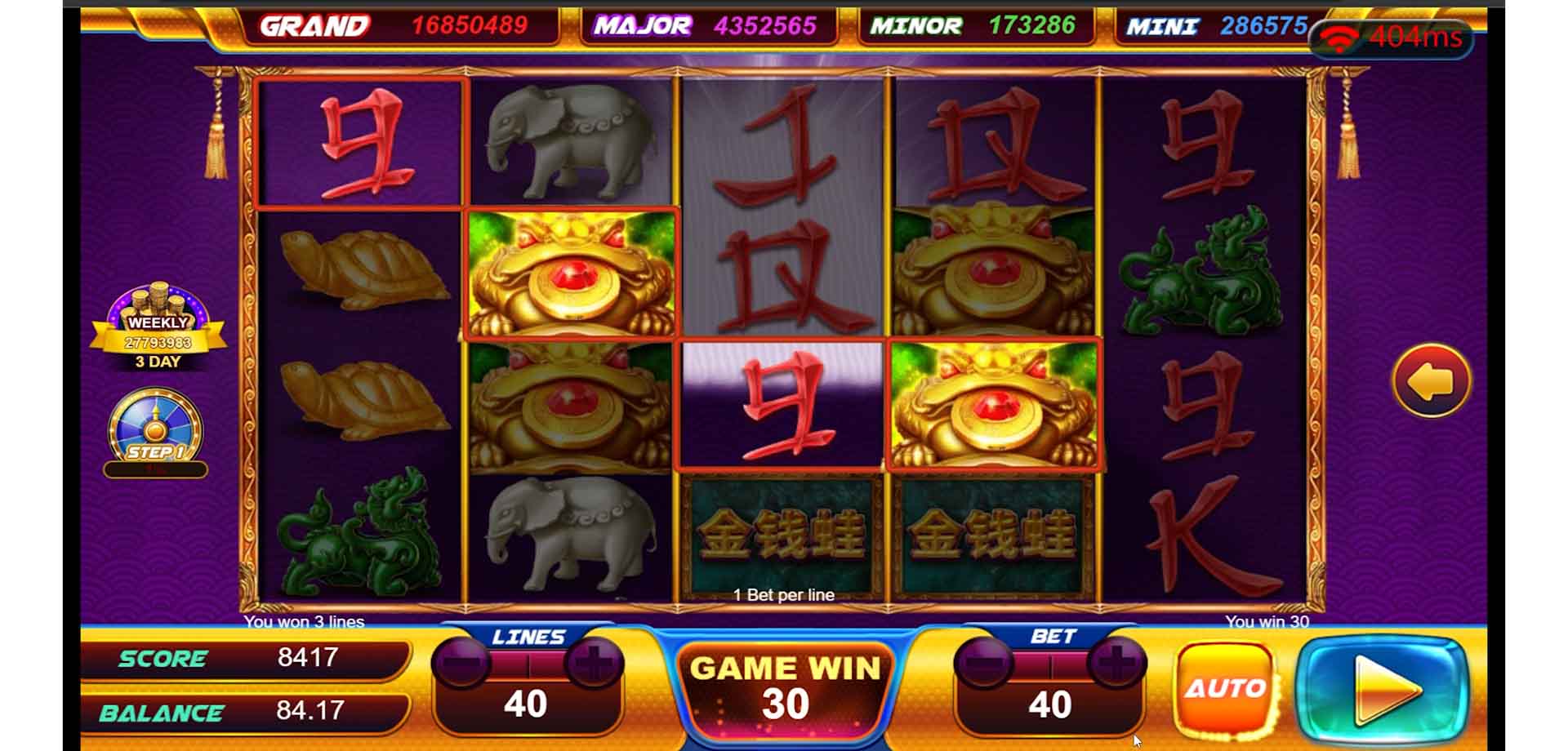Image resolution: width=1568 pixels, height=751 pixels.
Task: Click the MINOR jackpot display
Action: pyautogui.click(x=972, y=24)
